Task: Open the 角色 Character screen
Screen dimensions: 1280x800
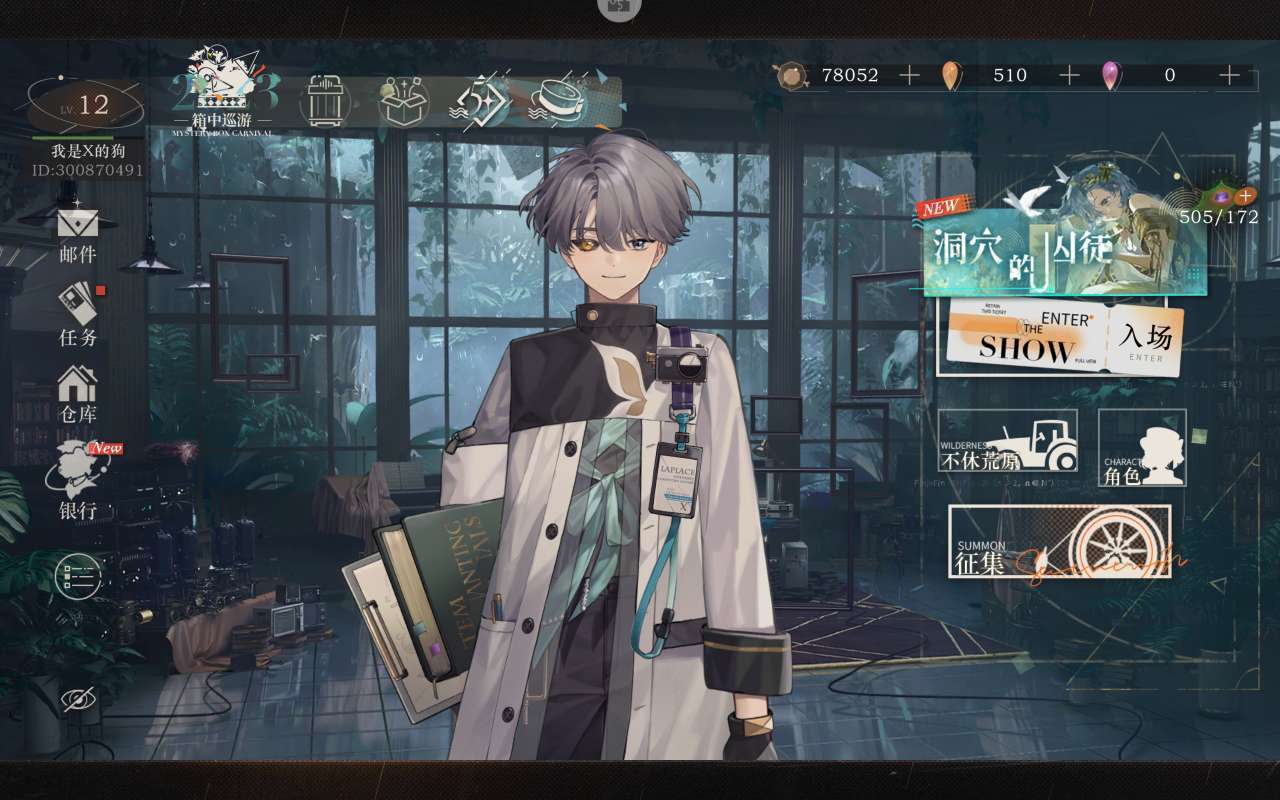Action: point(1142,448)
